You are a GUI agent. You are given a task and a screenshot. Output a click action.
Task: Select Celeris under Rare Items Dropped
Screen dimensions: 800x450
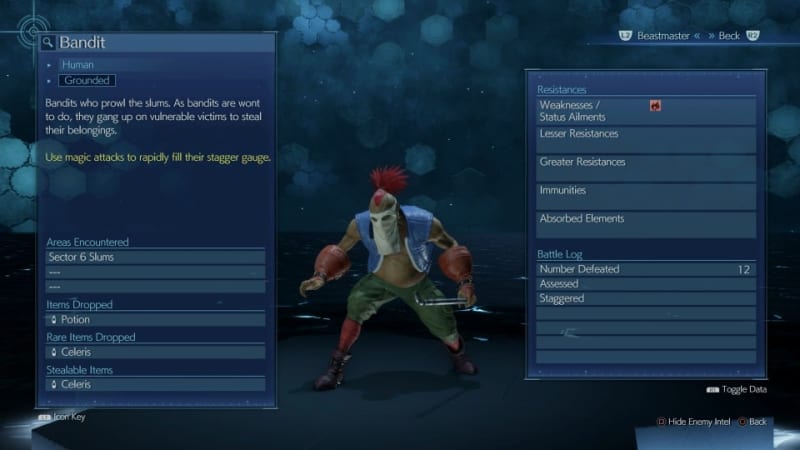tap(155, 352)
